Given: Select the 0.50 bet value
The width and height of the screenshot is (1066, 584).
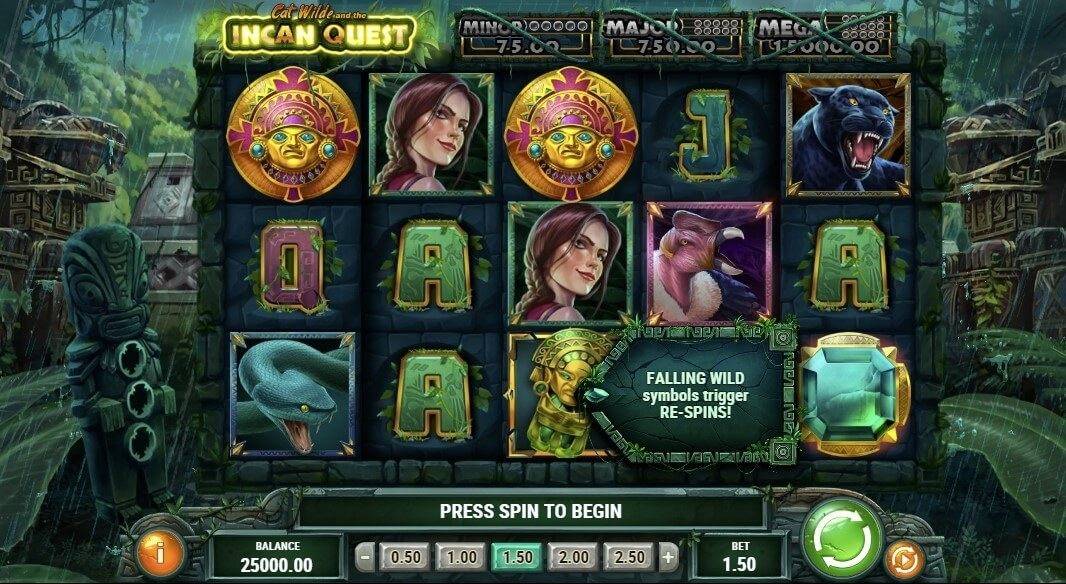Looking at the screenshot, I should point(406,557).
